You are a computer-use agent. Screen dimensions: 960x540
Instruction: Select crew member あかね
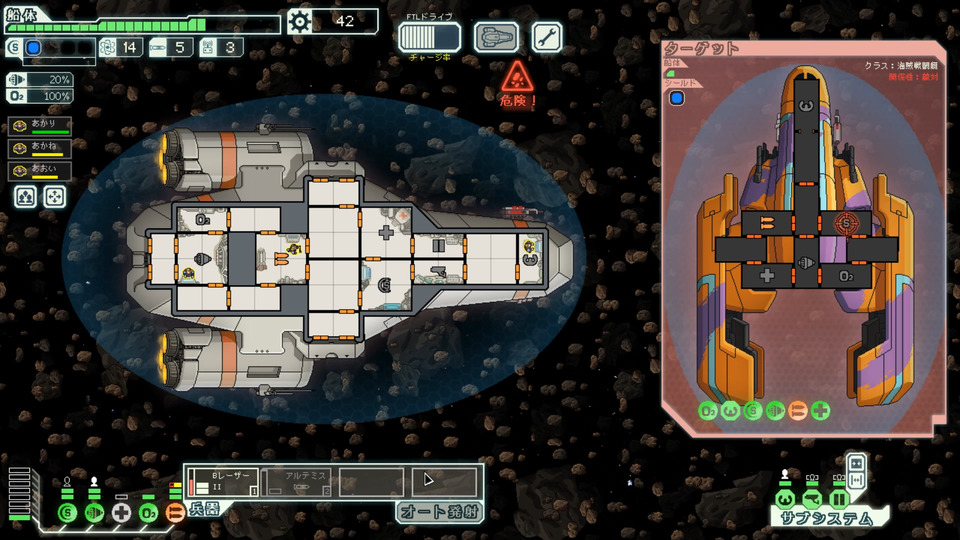40,148
